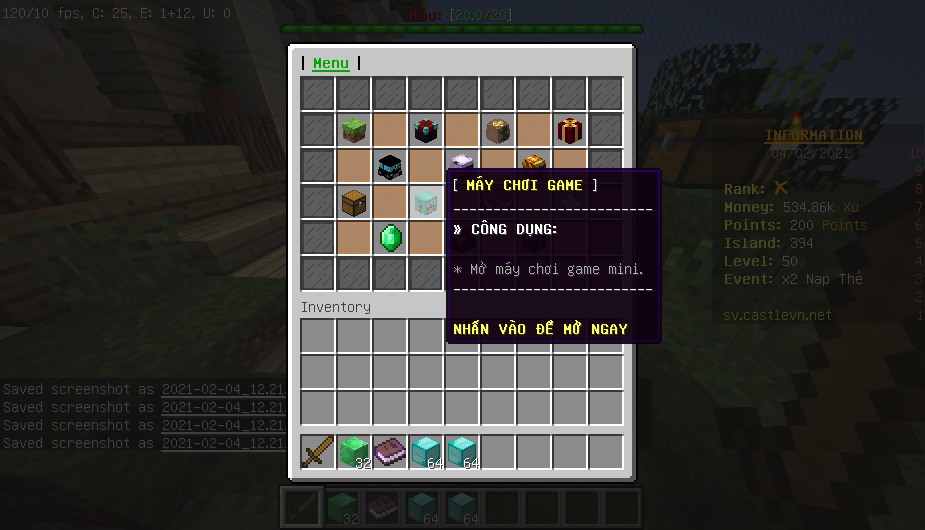Choose the pale cyan cube head item

tap(426, 202)
